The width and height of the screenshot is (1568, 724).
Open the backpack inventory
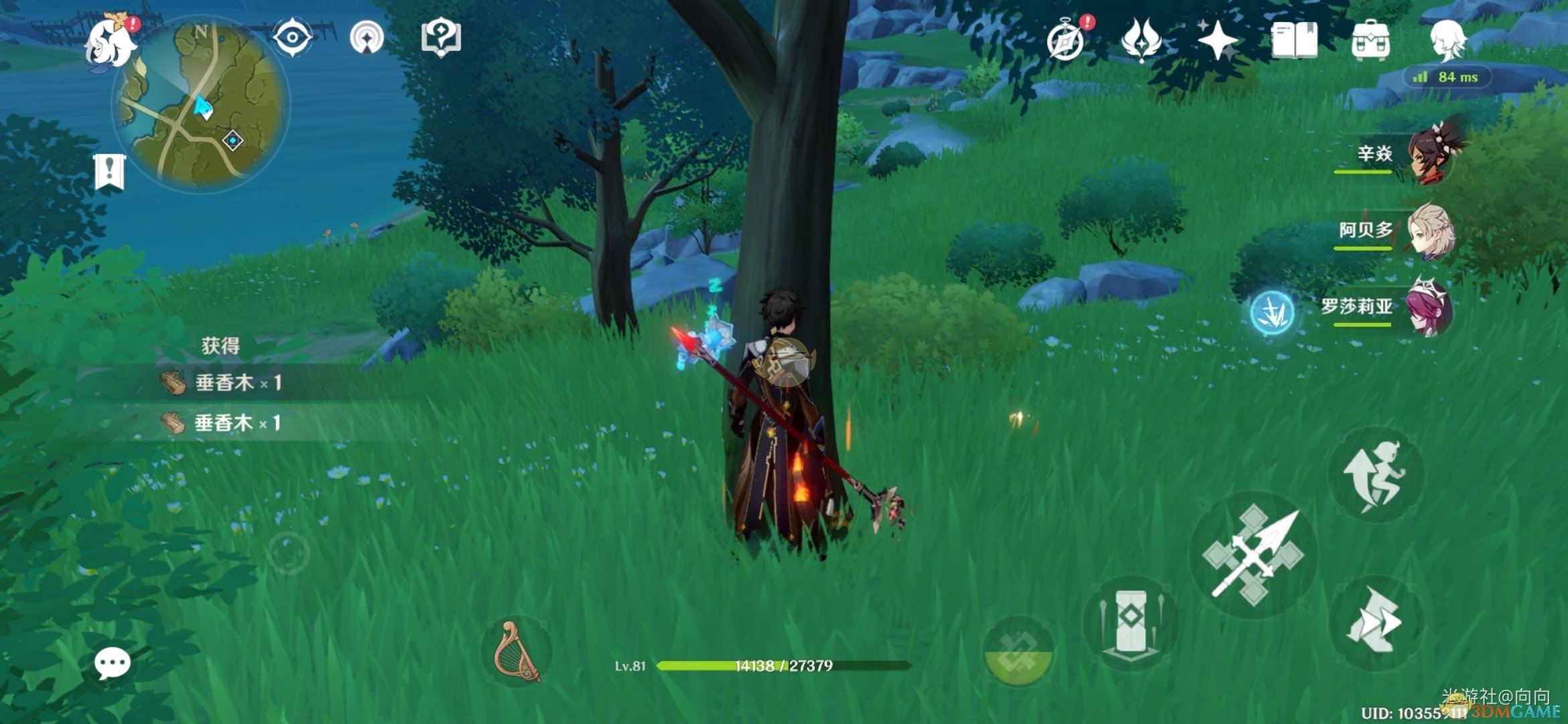click(x=1370, y=40)
